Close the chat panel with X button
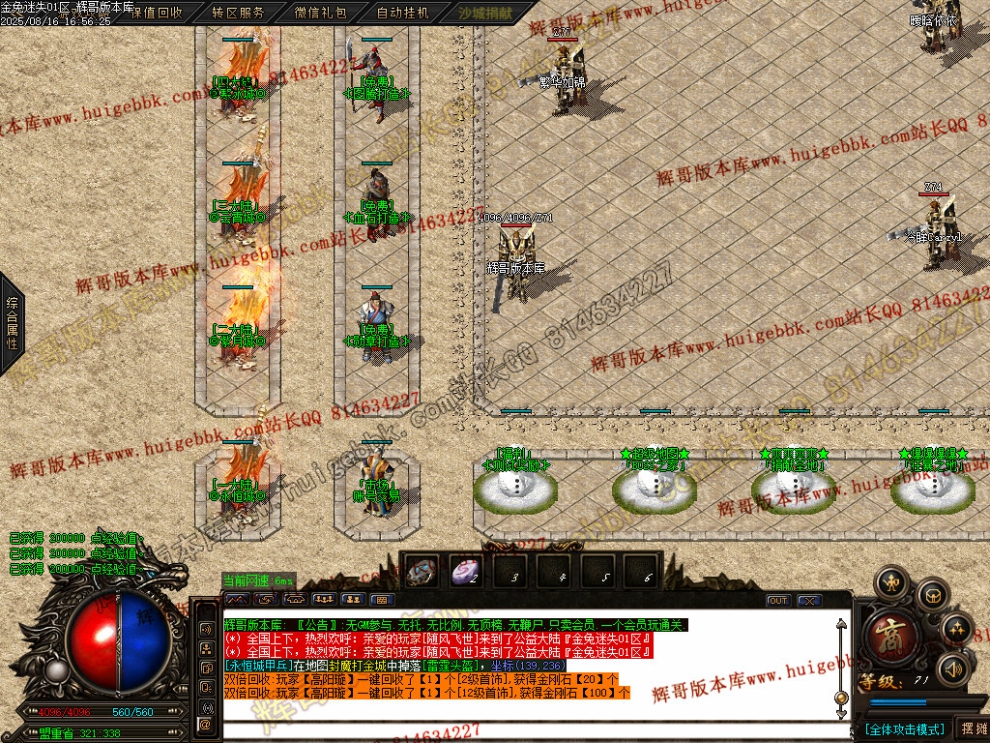The image size is (990, 743). click(x=809, y=601)
